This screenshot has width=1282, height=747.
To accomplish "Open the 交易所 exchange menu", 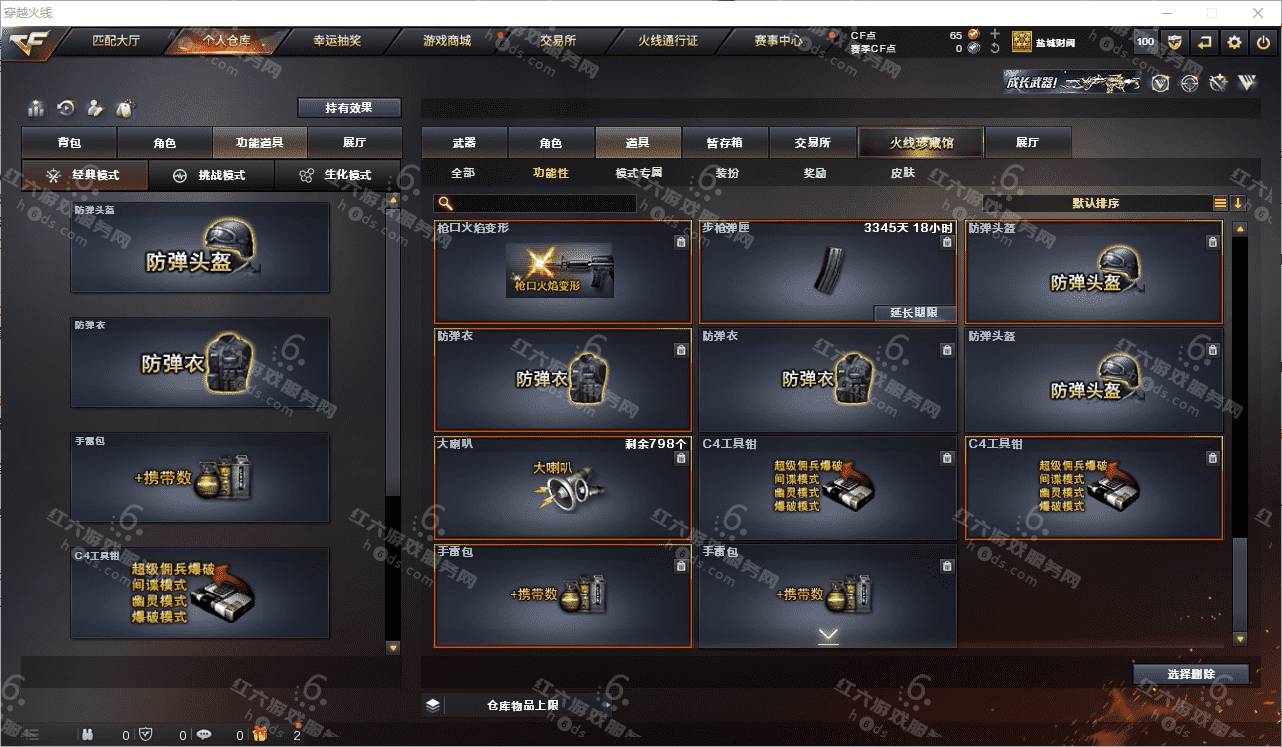I will click(558, 41).
